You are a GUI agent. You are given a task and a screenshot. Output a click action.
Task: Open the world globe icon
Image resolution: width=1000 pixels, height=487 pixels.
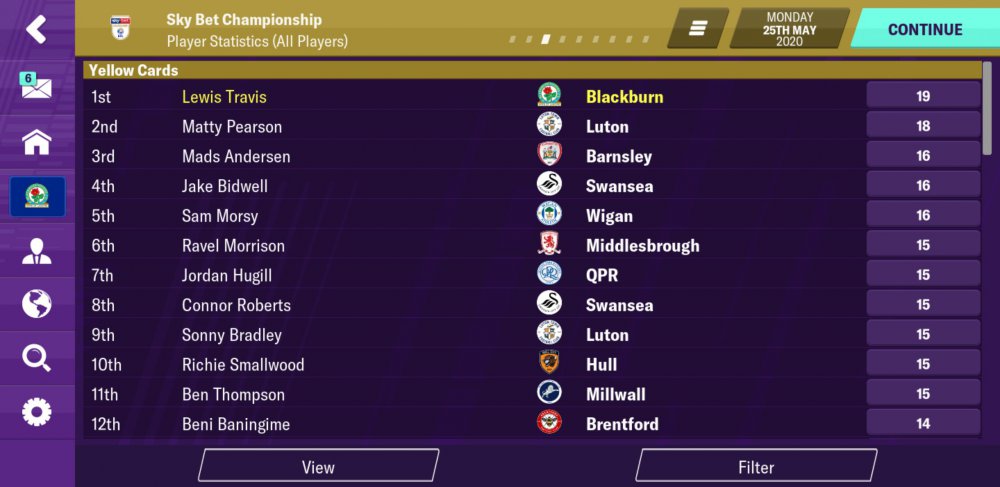(x=37, y=304)
